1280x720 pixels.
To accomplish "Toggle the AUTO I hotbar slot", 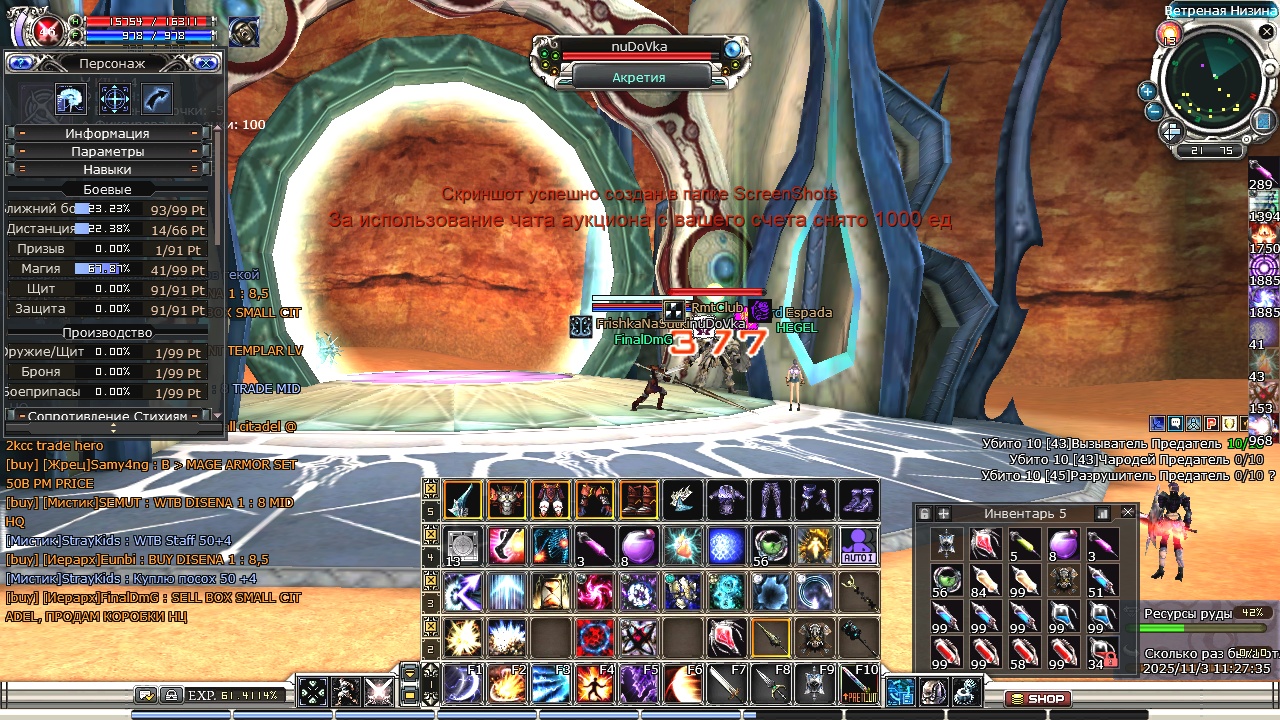I will tap(859, 545).
